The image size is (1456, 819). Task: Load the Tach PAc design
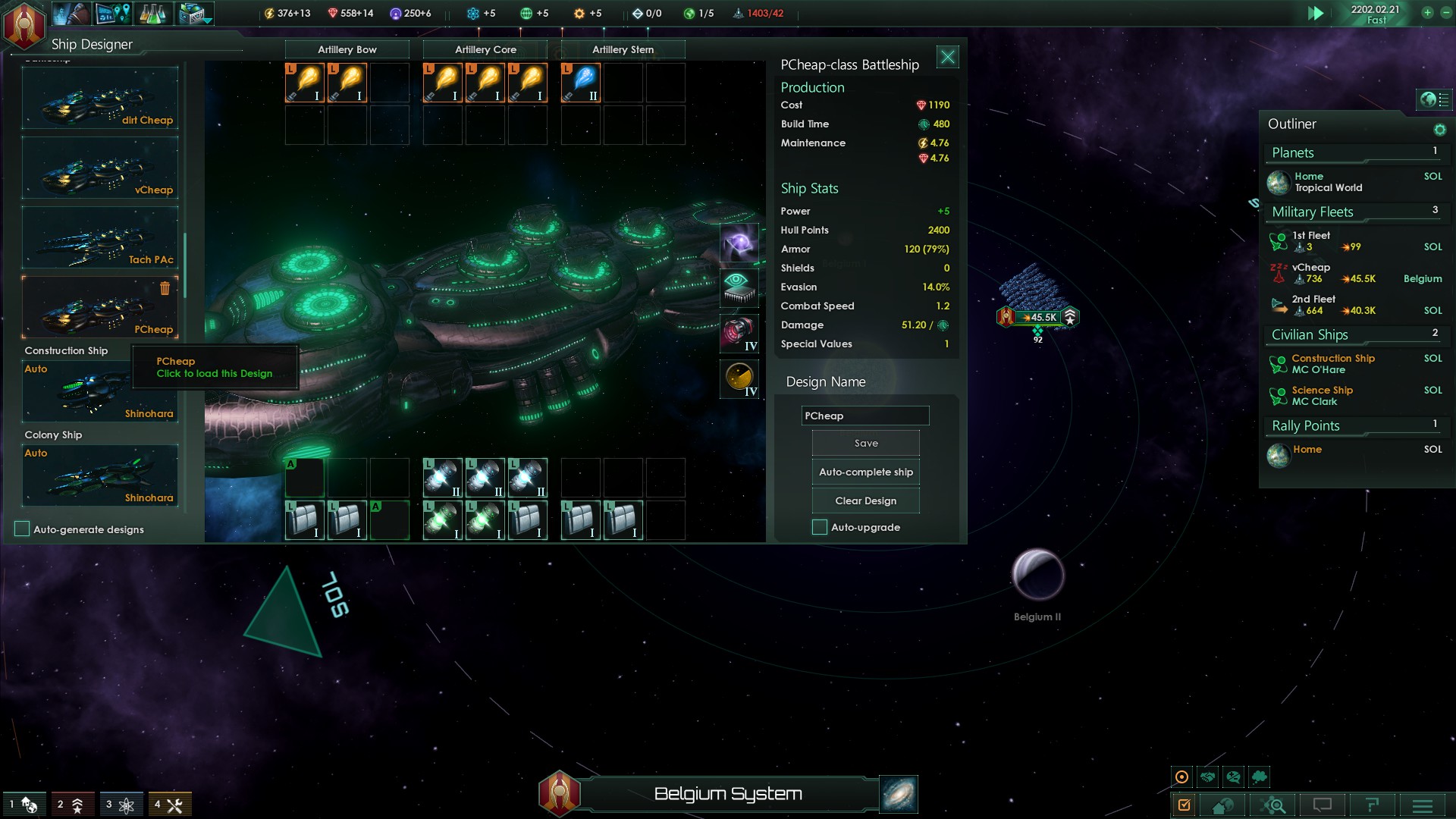pos(100,238)
